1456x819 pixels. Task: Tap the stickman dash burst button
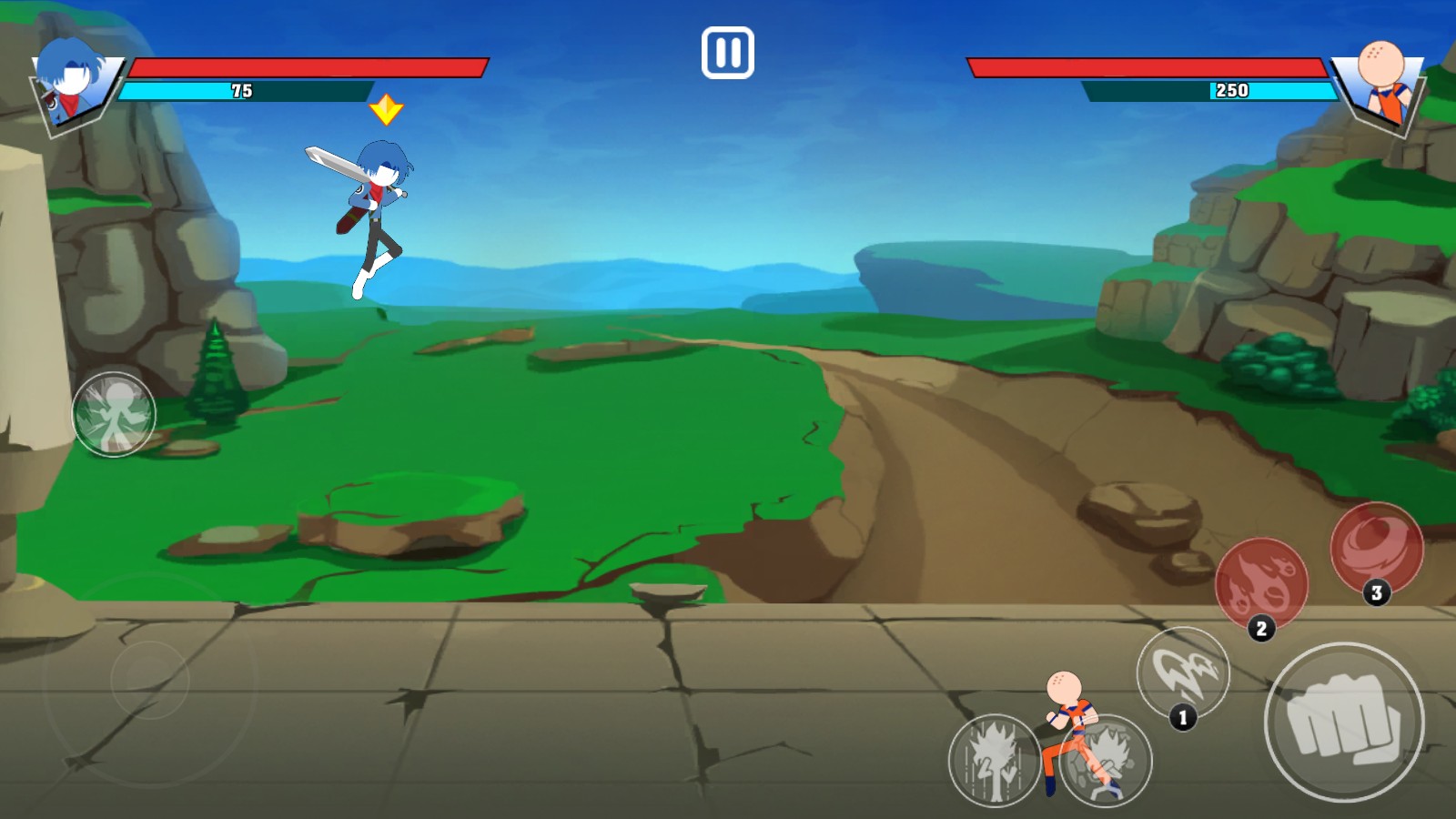(114, 415)
